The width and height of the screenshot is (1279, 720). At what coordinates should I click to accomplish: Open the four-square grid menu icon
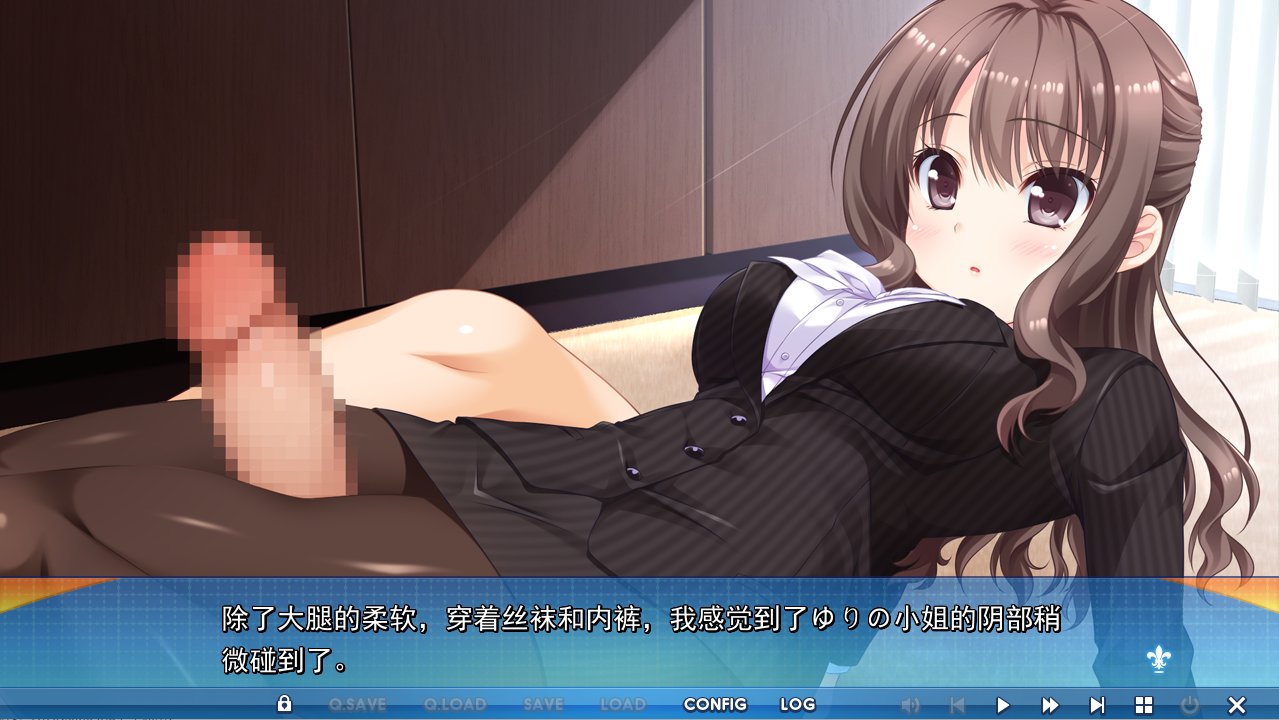click(1144, 705)
